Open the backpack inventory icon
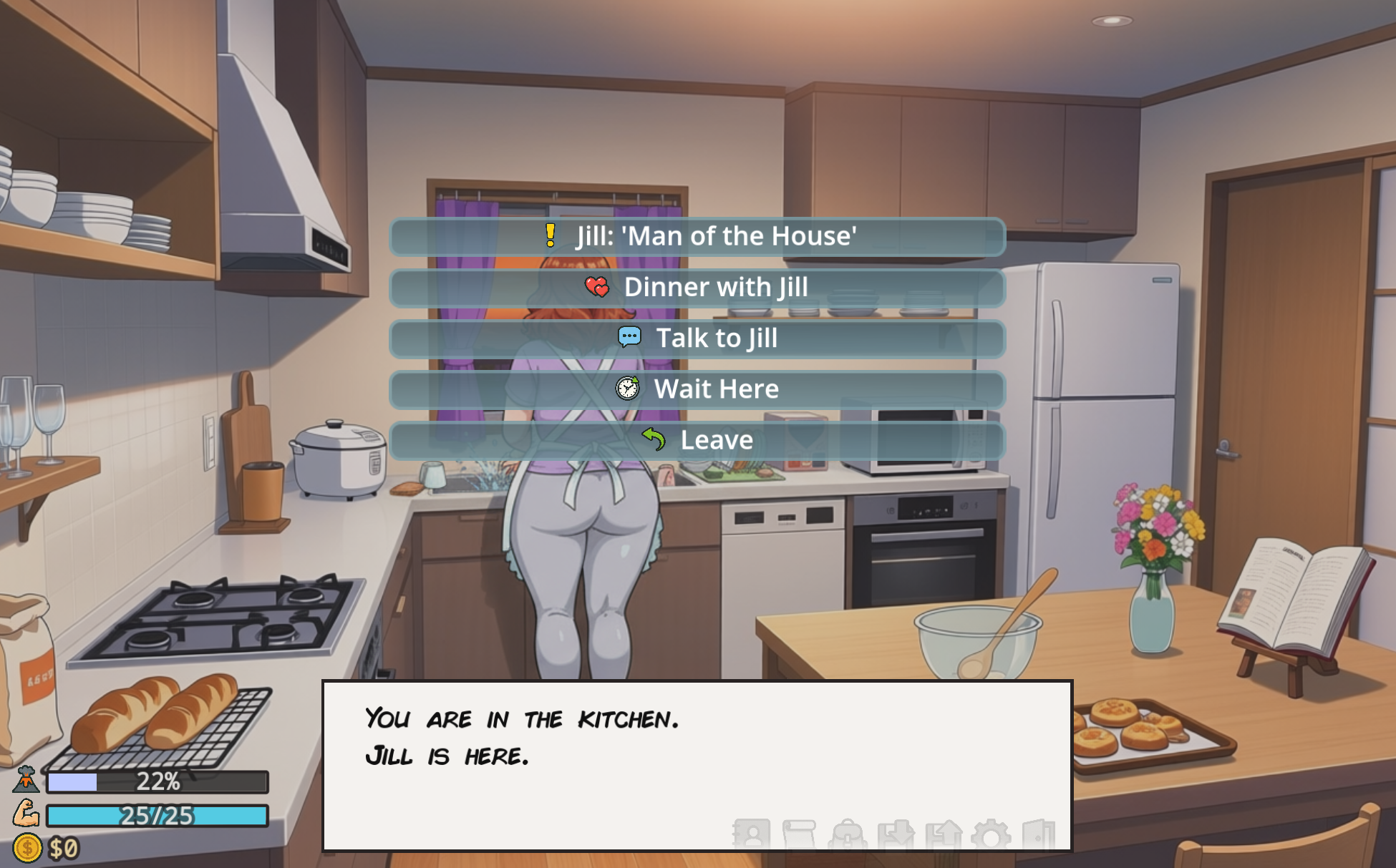1396x868 pixels. tap(848, 834)
